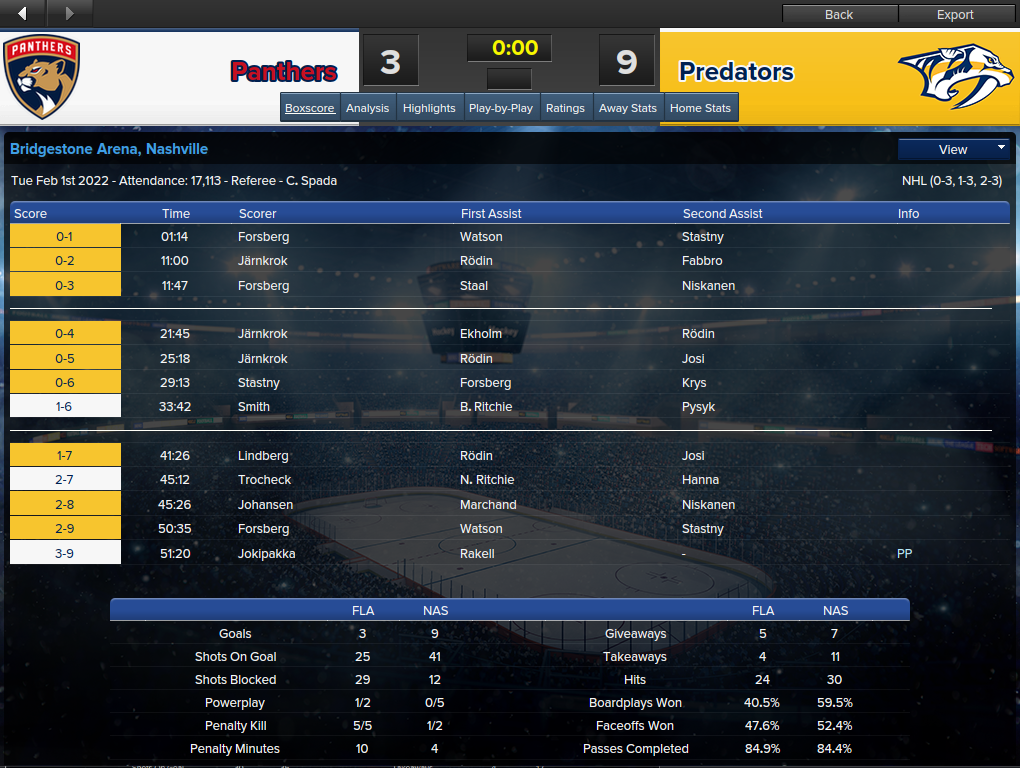Open the Home Stats tab
Screen dimensions: 1020x768
click(700, 108)
